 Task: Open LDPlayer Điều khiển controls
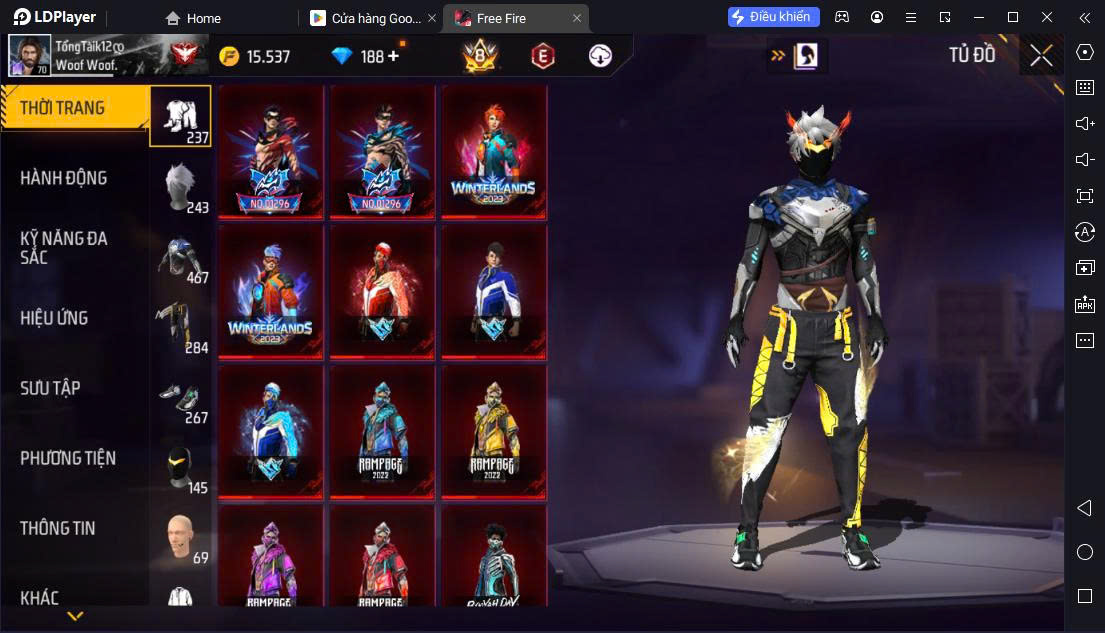(x=774, y=17)
